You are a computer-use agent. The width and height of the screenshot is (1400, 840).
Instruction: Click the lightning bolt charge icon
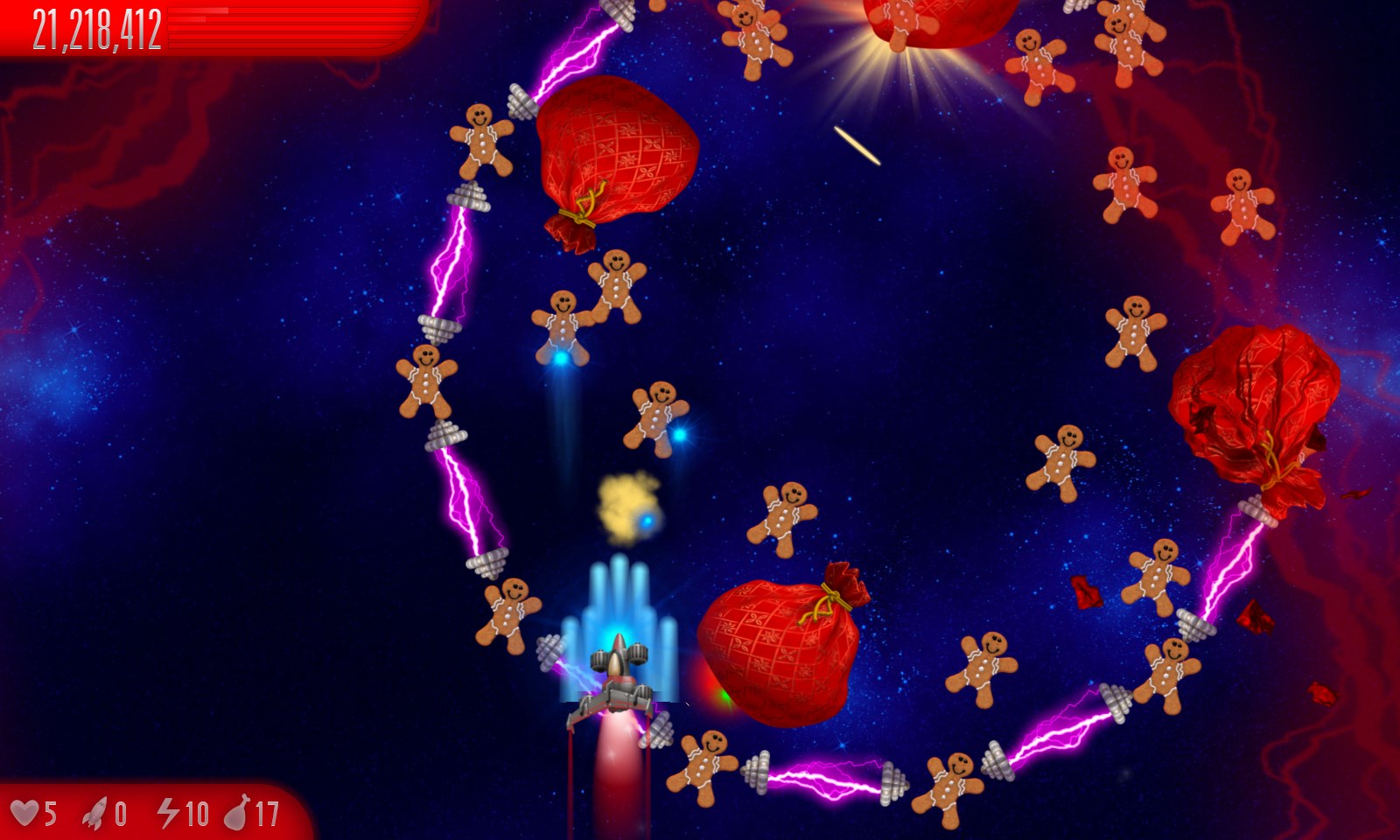click(x=168, y=813)
